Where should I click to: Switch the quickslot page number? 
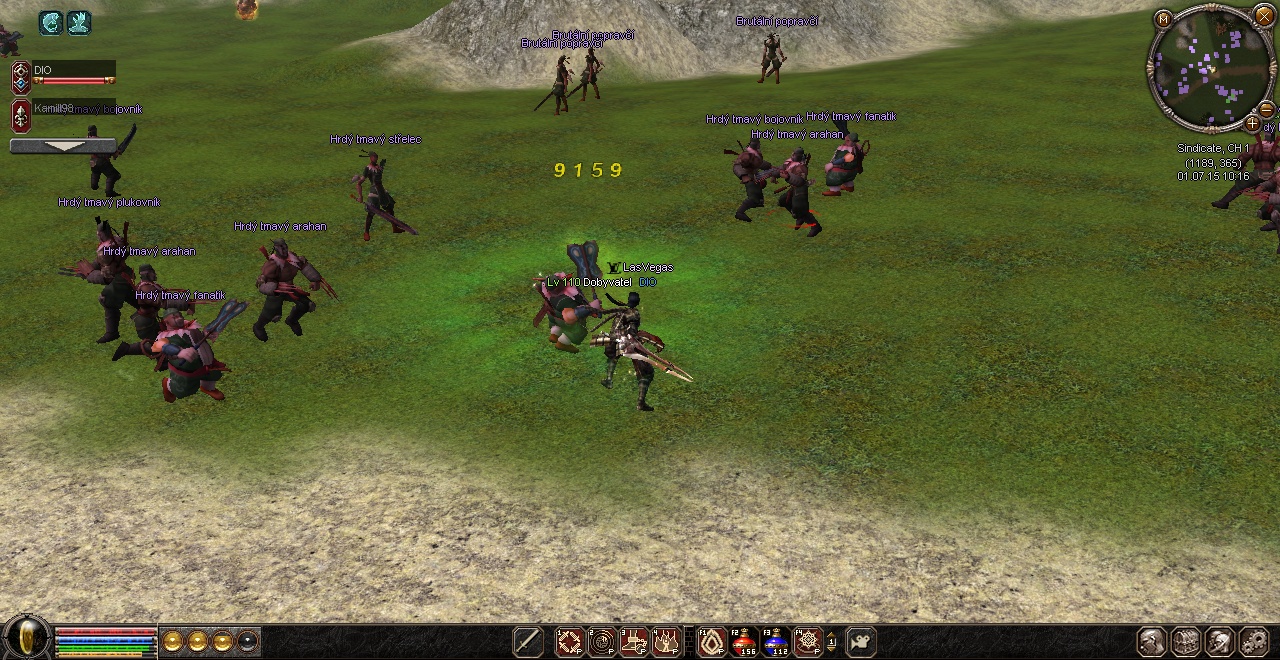(x=832, y=641)
